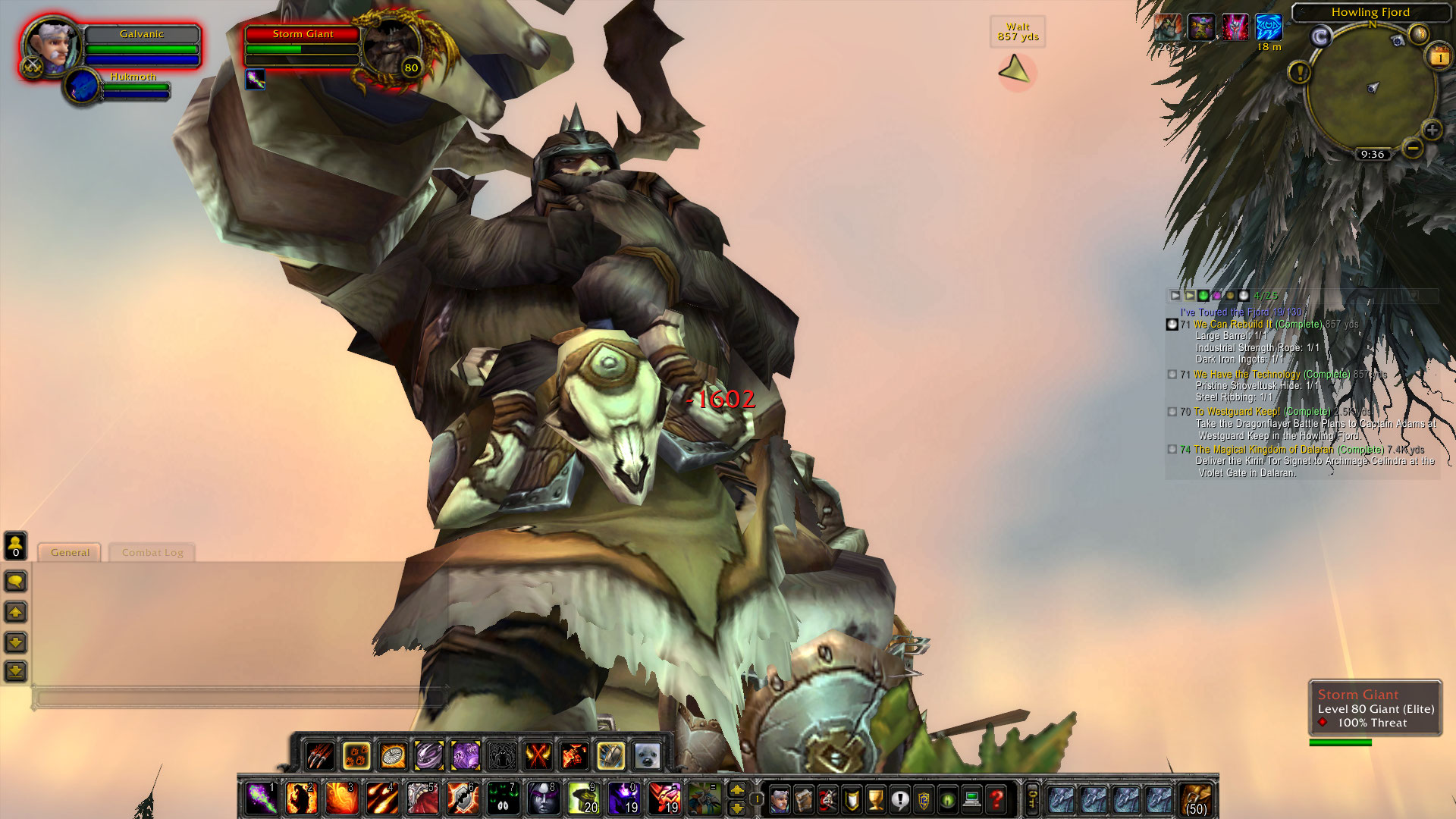Zoom in the minimap with plus button
This screenshot has height=819, width=1456.
click(1432, 130)
